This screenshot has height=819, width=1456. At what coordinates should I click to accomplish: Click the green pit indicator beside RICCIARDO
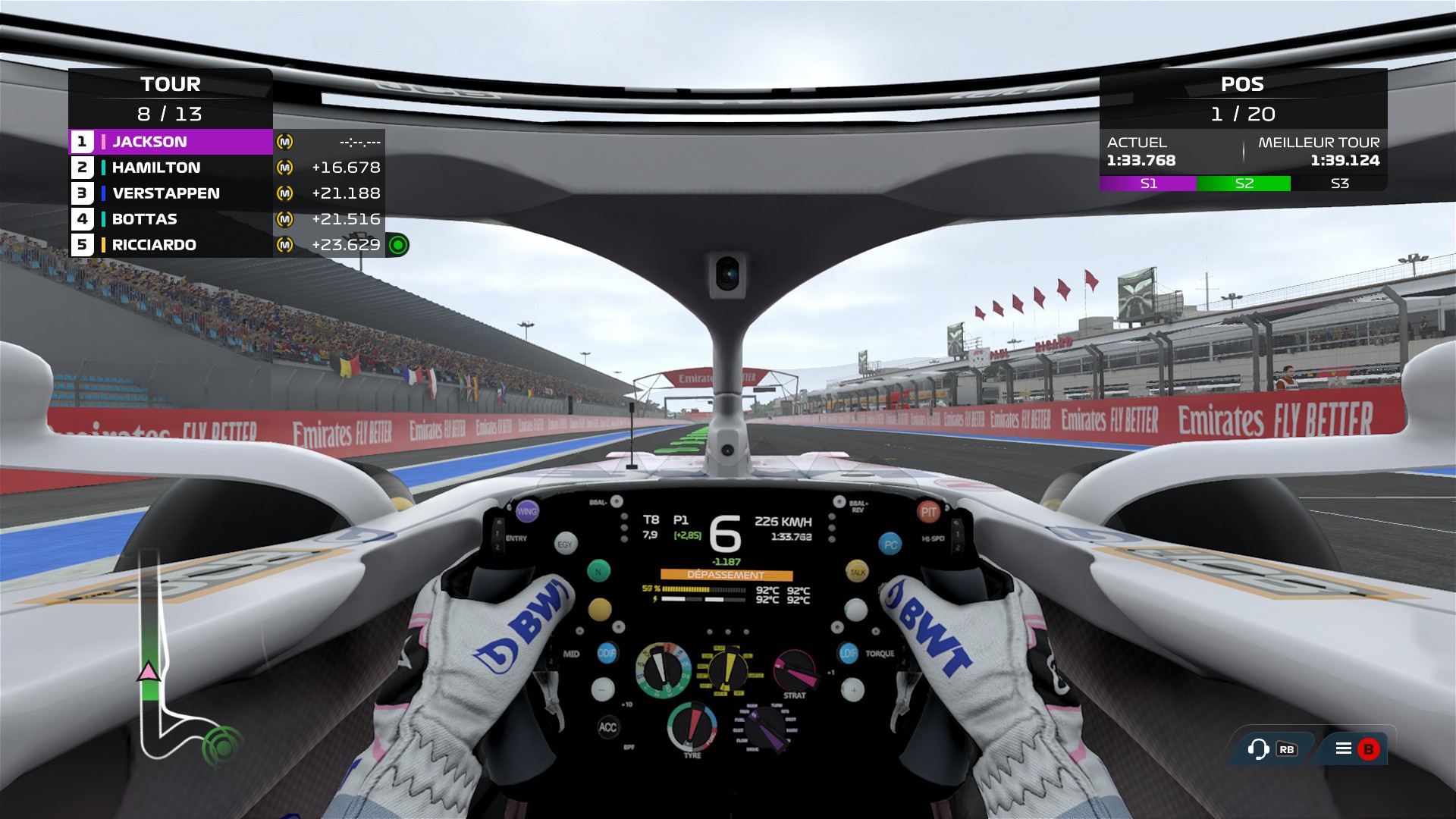[x=400, y=244]
